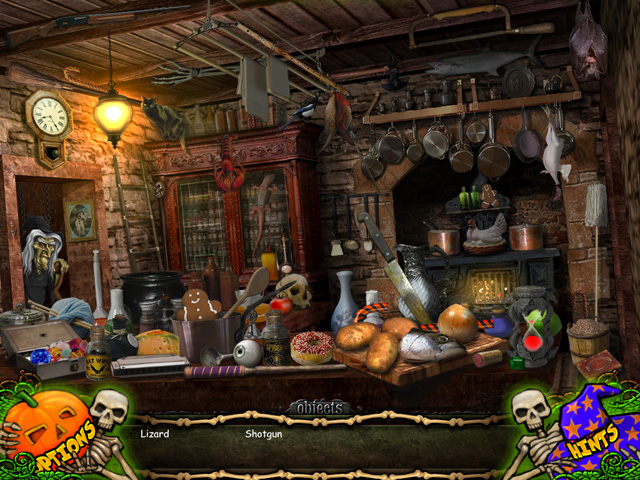Select Lizard in the objects list

pyautogui.click(x=154, y=435)
